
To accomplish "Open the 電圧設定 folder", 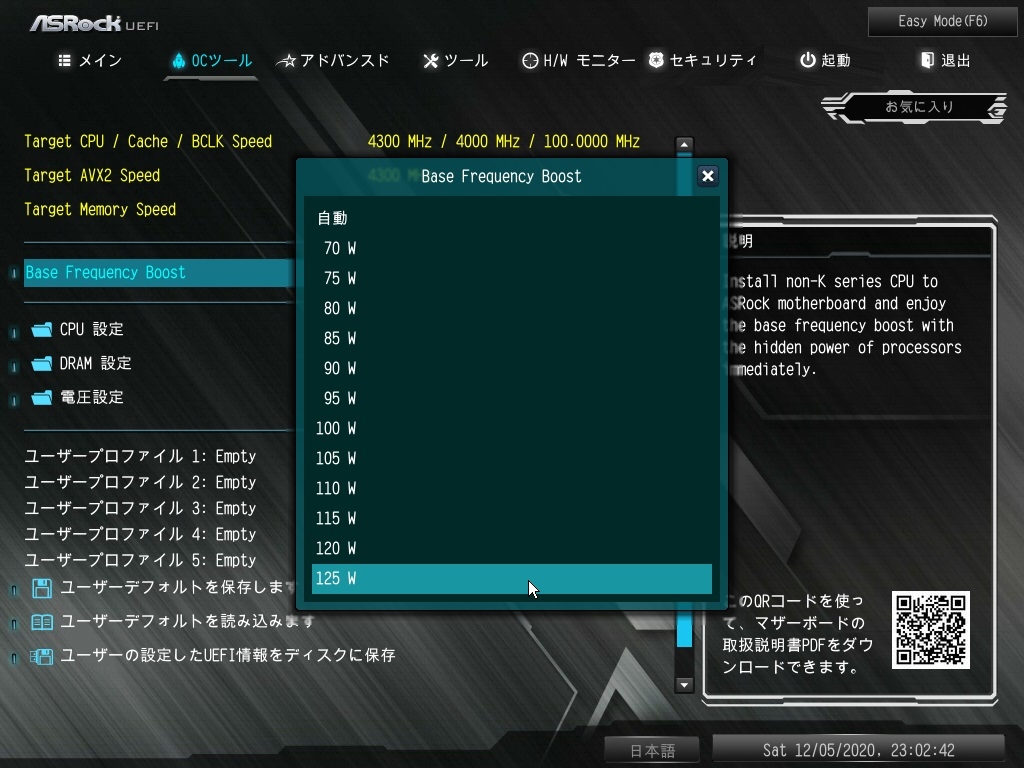I will point(91,398).
